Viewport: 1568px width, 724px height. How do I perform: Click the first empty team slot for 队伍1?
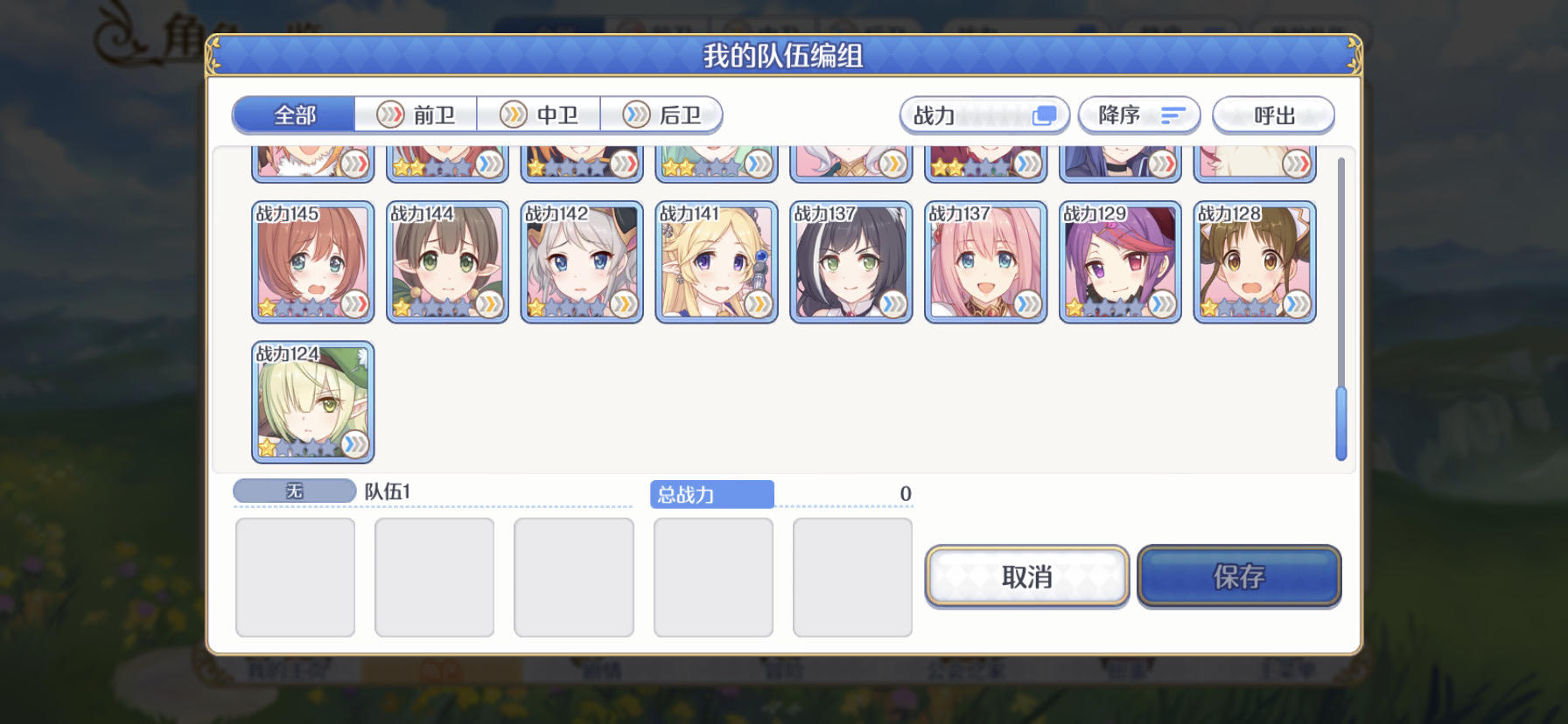pos(295,575)
